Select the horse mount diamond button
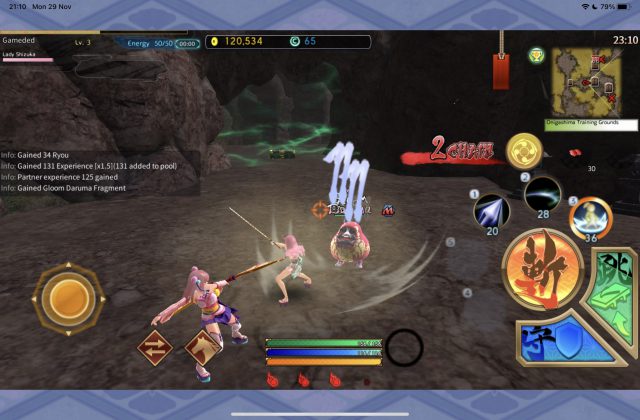 pos(203,349)
